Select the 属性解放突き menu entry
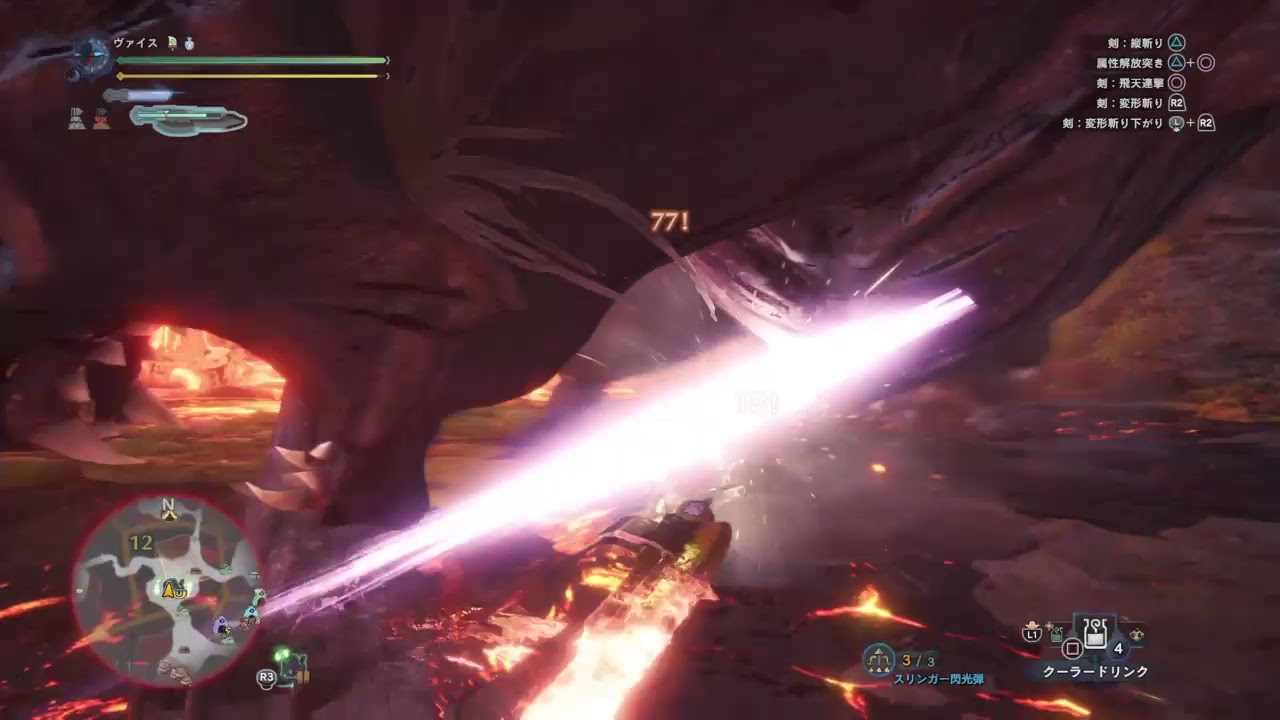 (x=1135, y=64)
